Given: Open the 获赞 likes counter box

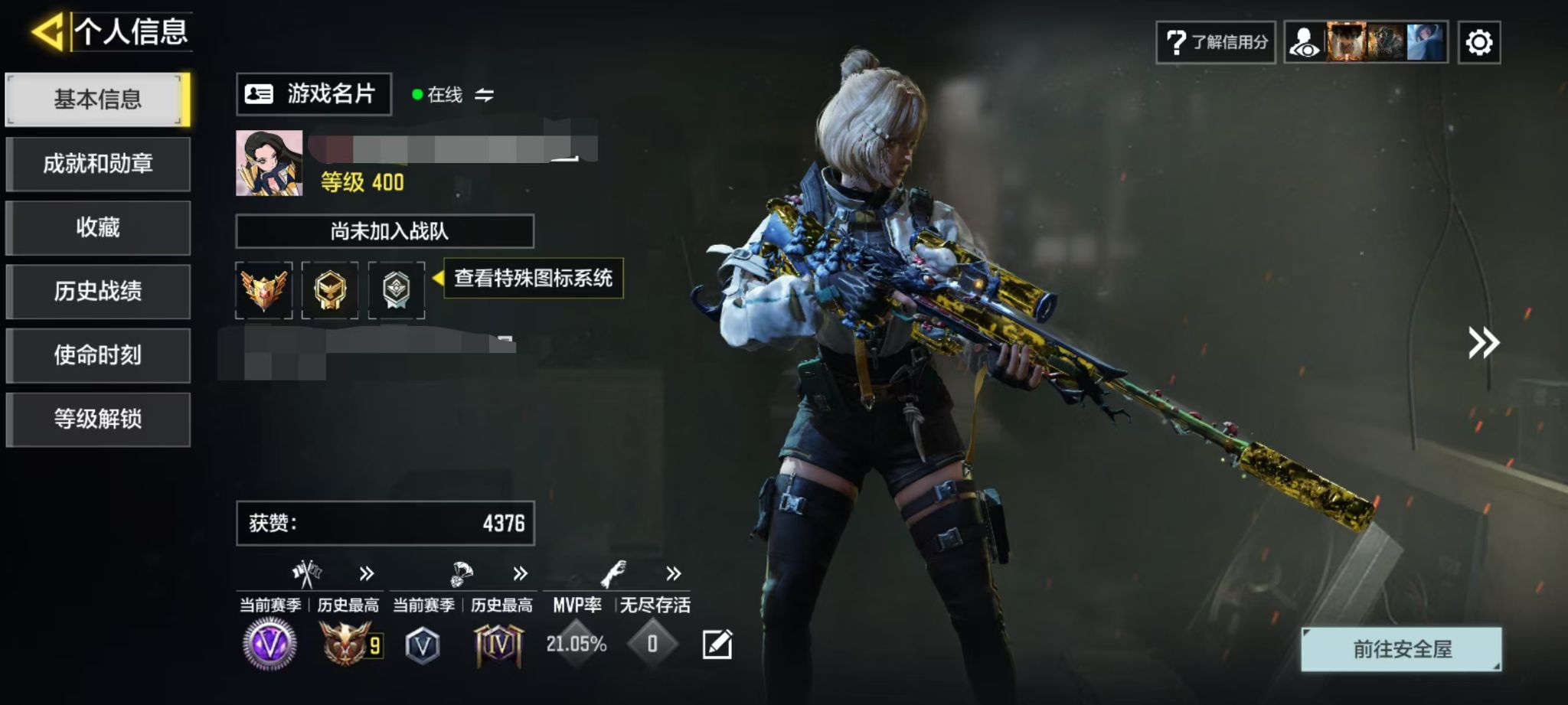Looking at the screenshot, I should point(385,524).
